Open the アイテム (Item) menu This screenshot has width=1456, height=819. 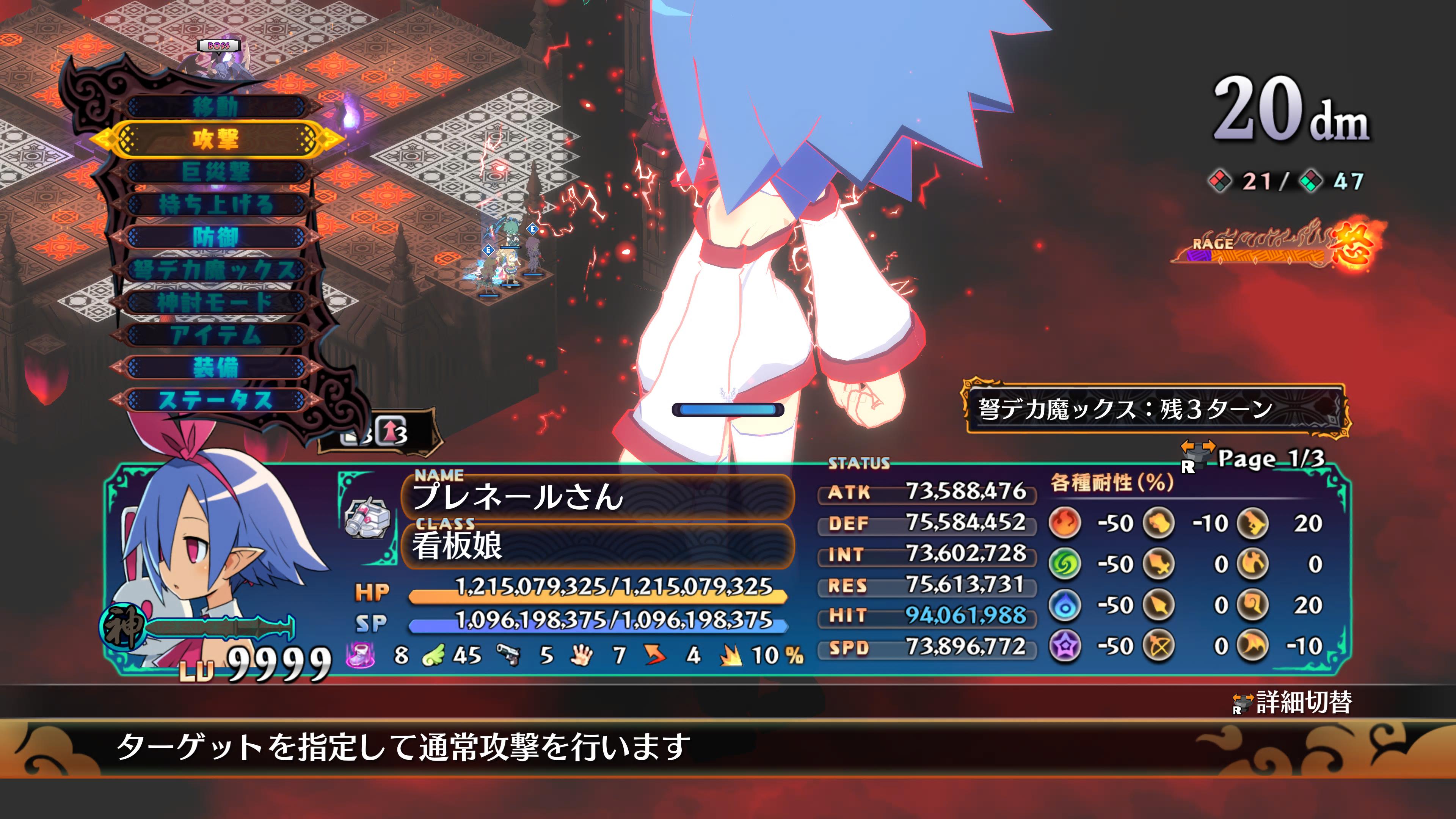(x=215, y=335)
